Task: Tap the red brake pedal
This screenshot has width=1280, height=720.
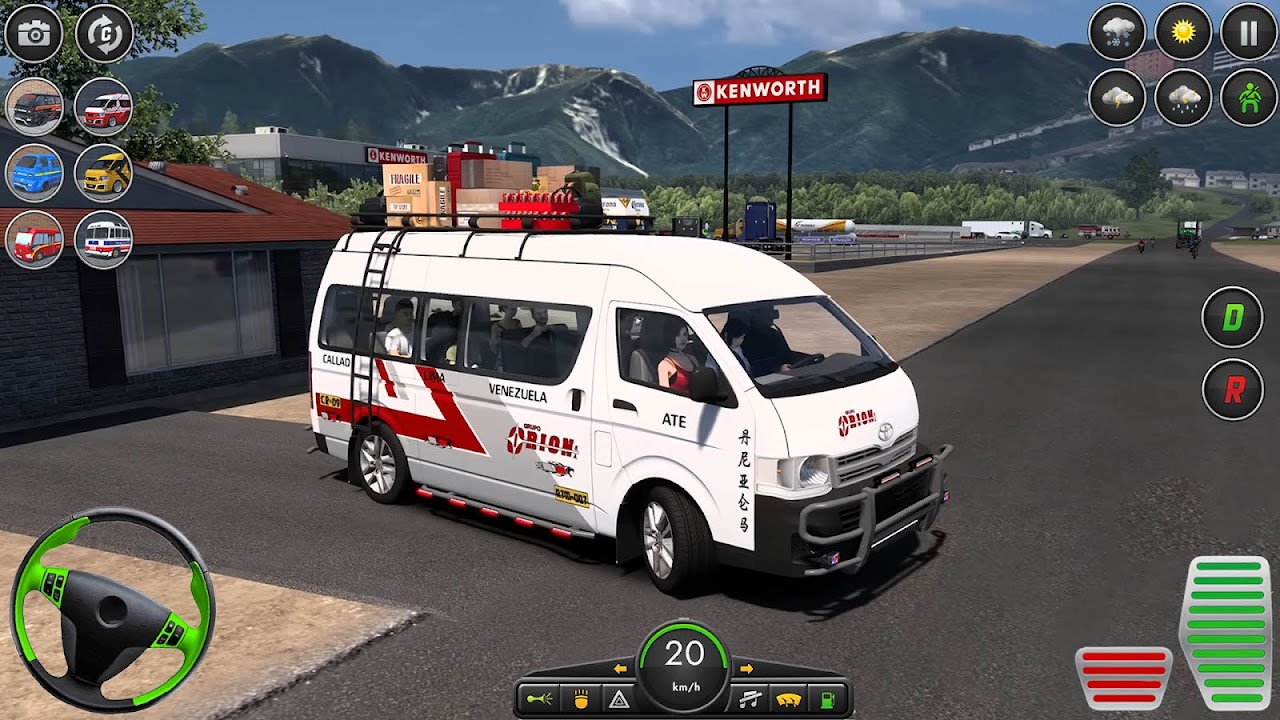Action: (x=1123, y=678)
